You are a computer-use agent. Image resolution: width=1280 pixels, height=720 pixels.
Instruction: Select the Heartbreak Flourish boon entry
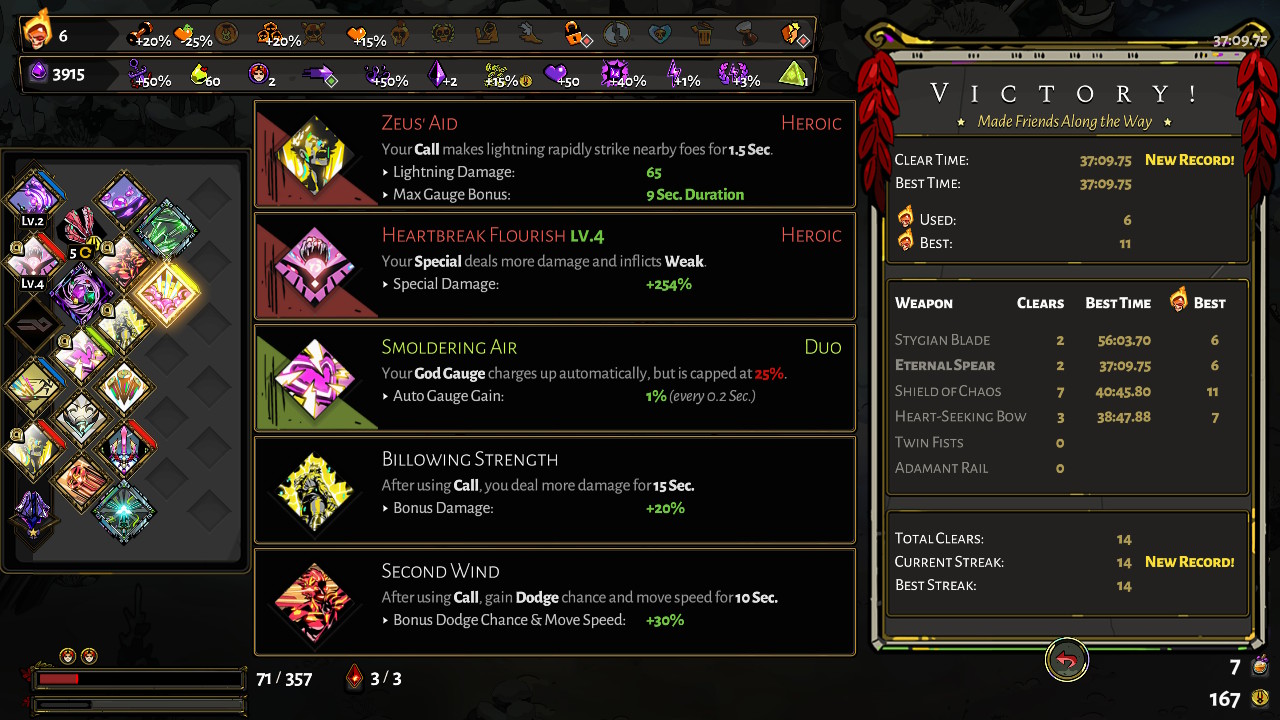pyautogui.click(x=555, y=266)
